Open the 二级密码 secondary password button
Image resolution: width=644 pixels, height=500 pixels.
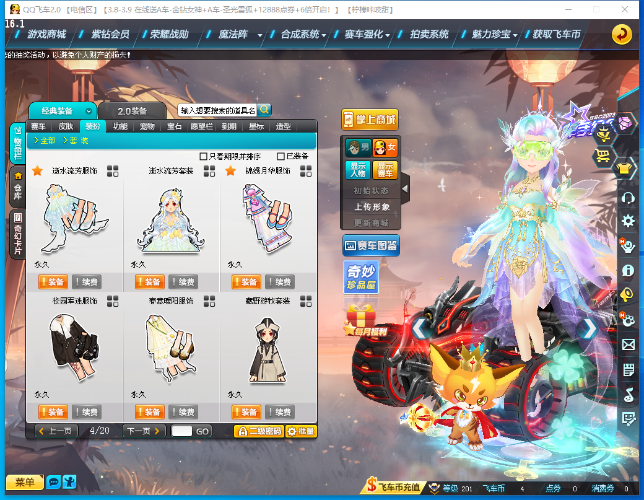click(x=258, y=431)
